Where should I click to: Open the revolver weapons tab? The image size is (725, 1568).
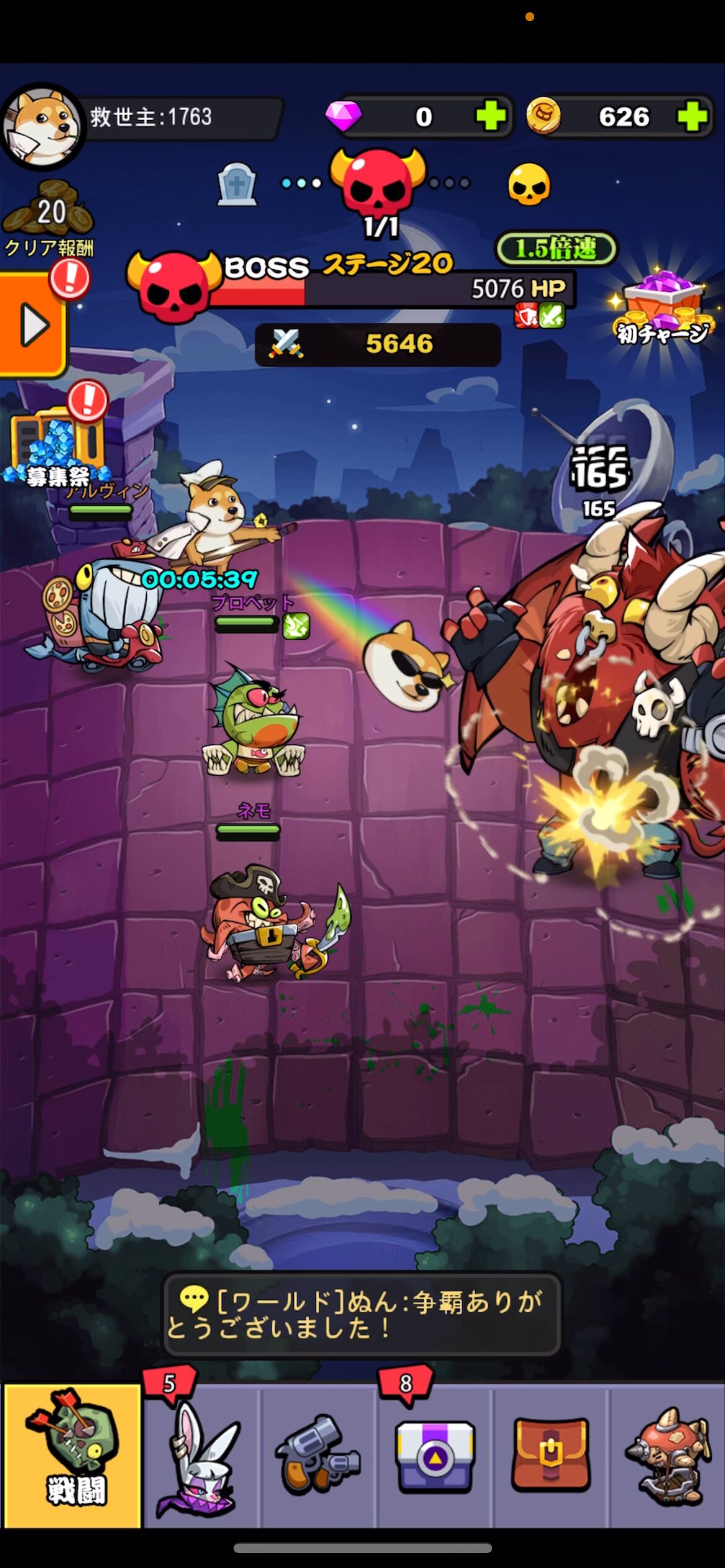(317, 1455)
